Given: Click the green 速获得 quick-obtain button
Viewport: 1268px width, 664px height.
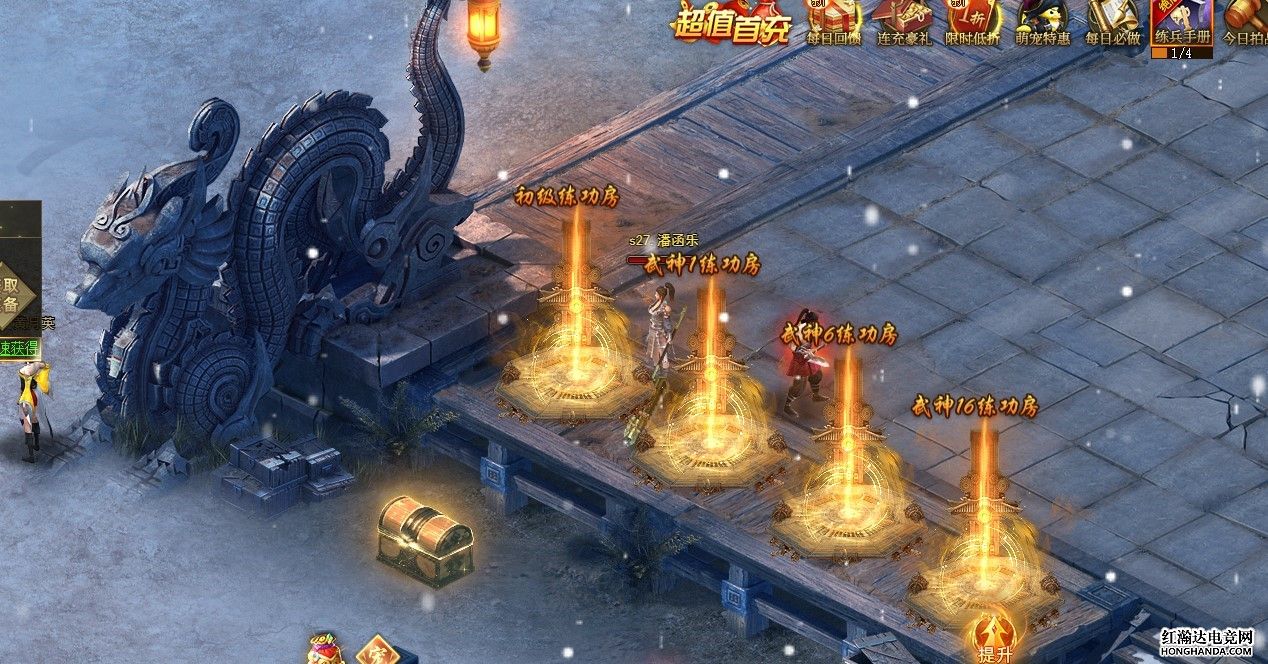Looking at the screenshot, I should coord(20,348).
